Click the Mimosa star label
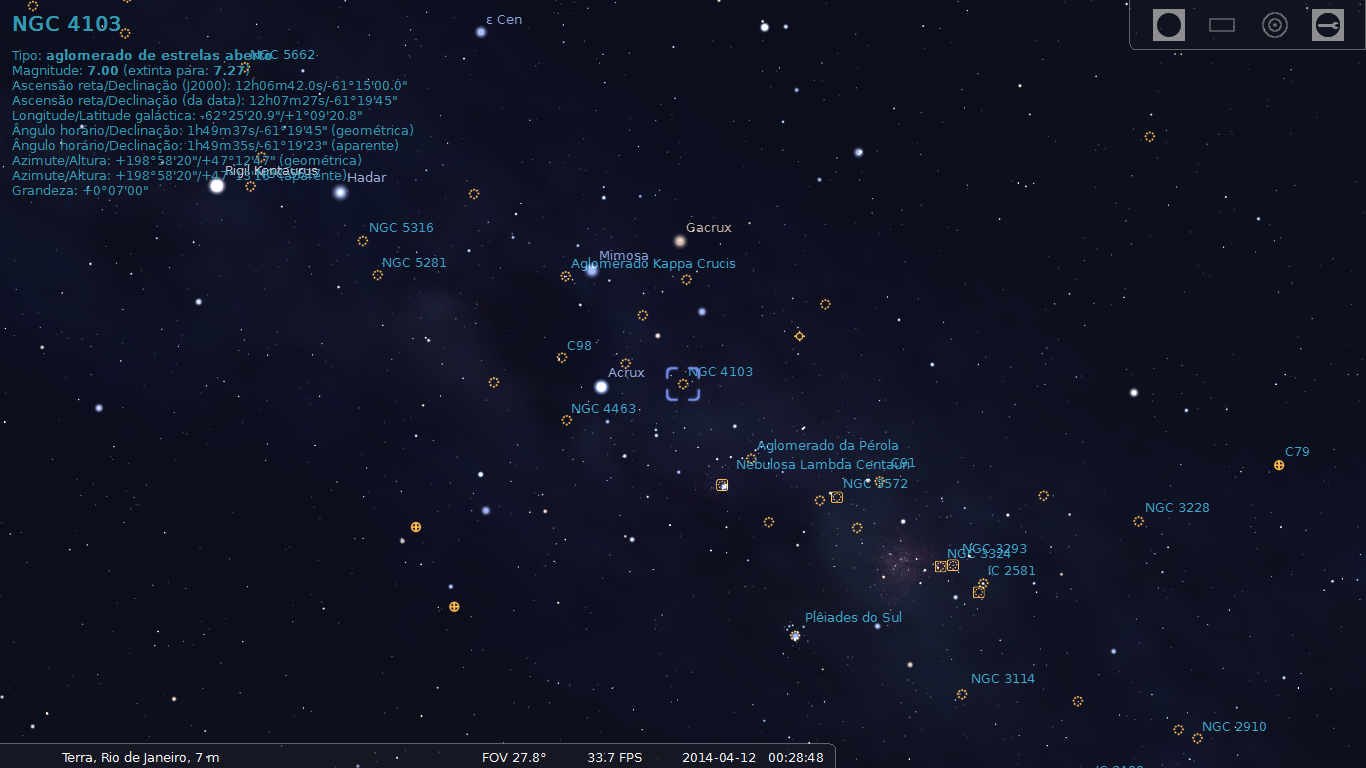The width and height of the screenshot is (1366, 768). pyautogui.click(x=622, y=256)
